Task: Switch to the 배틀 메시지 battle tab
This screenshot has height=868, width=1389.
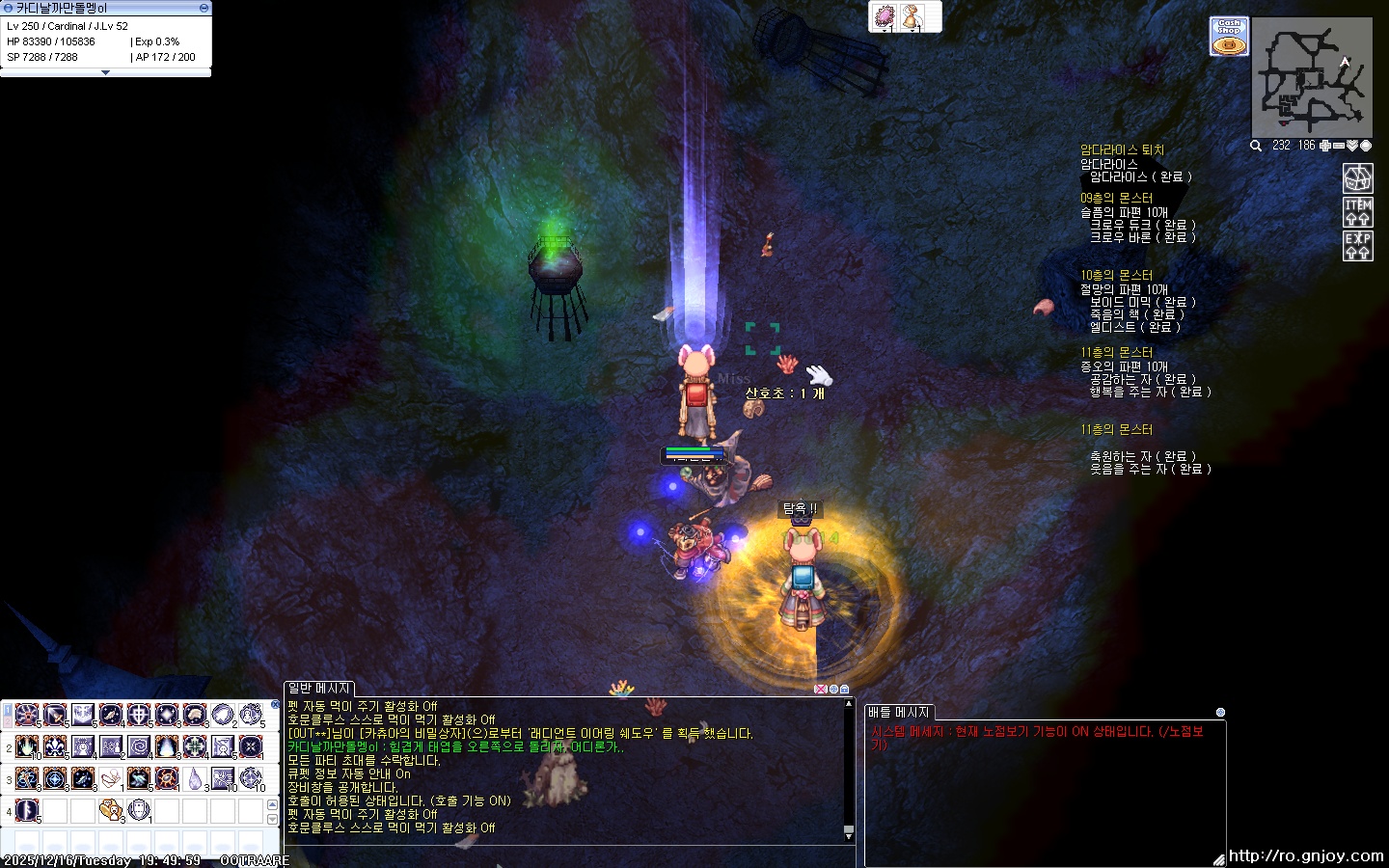Action: pyautogui.click(x=898, y=712)
